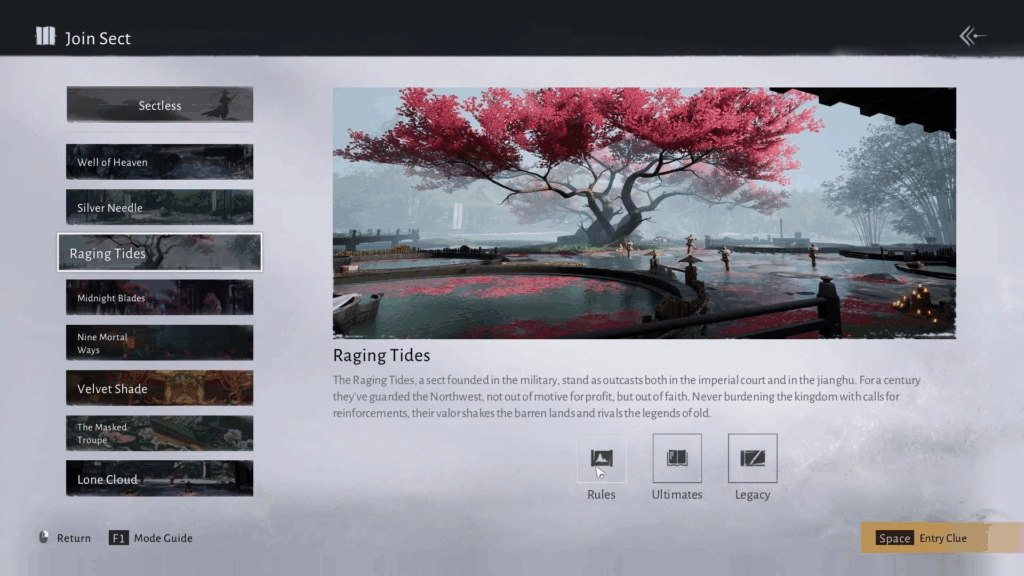Image resolution: width=1024 pixels, height=576 pixels.
Task: Click the Entry Clue button
Action: coord(940,538)
